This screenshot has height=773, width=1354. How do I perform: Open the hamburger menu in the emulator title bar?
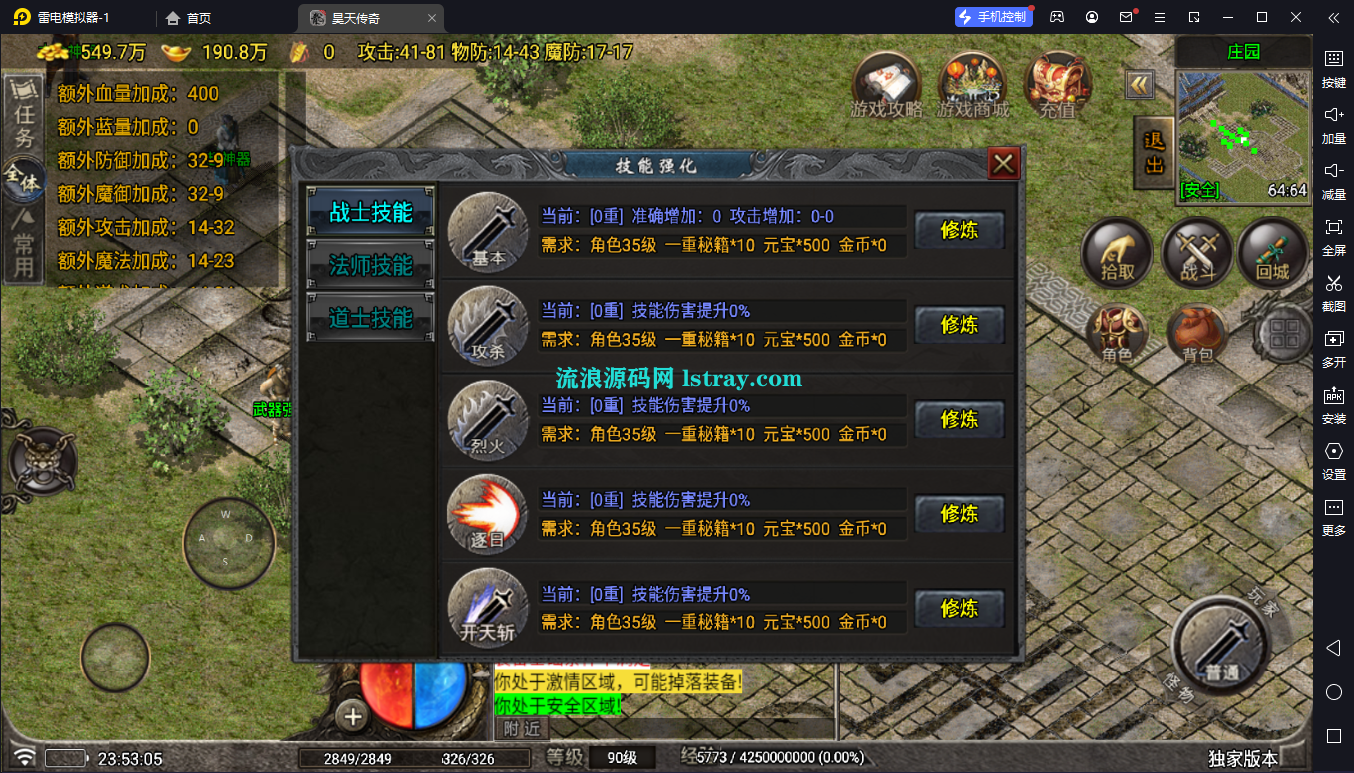[1160, 16]
